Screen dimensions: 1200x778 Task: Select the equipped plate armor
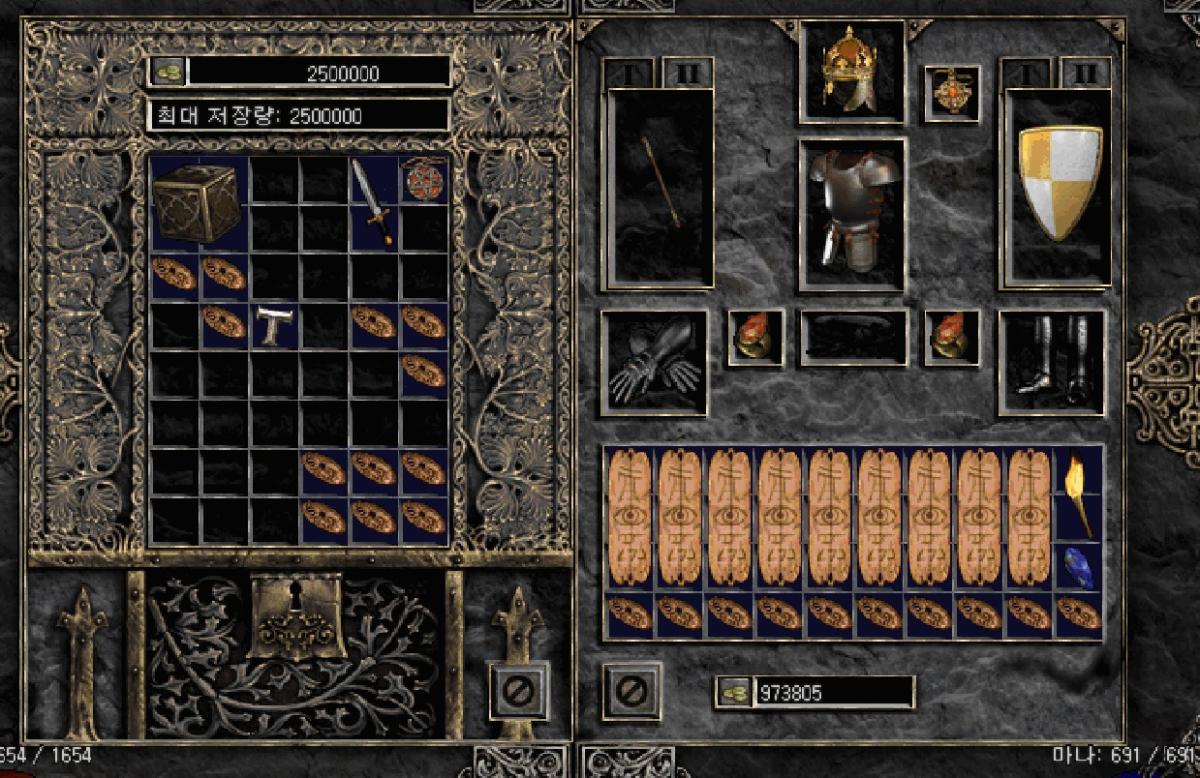[852, 211]
